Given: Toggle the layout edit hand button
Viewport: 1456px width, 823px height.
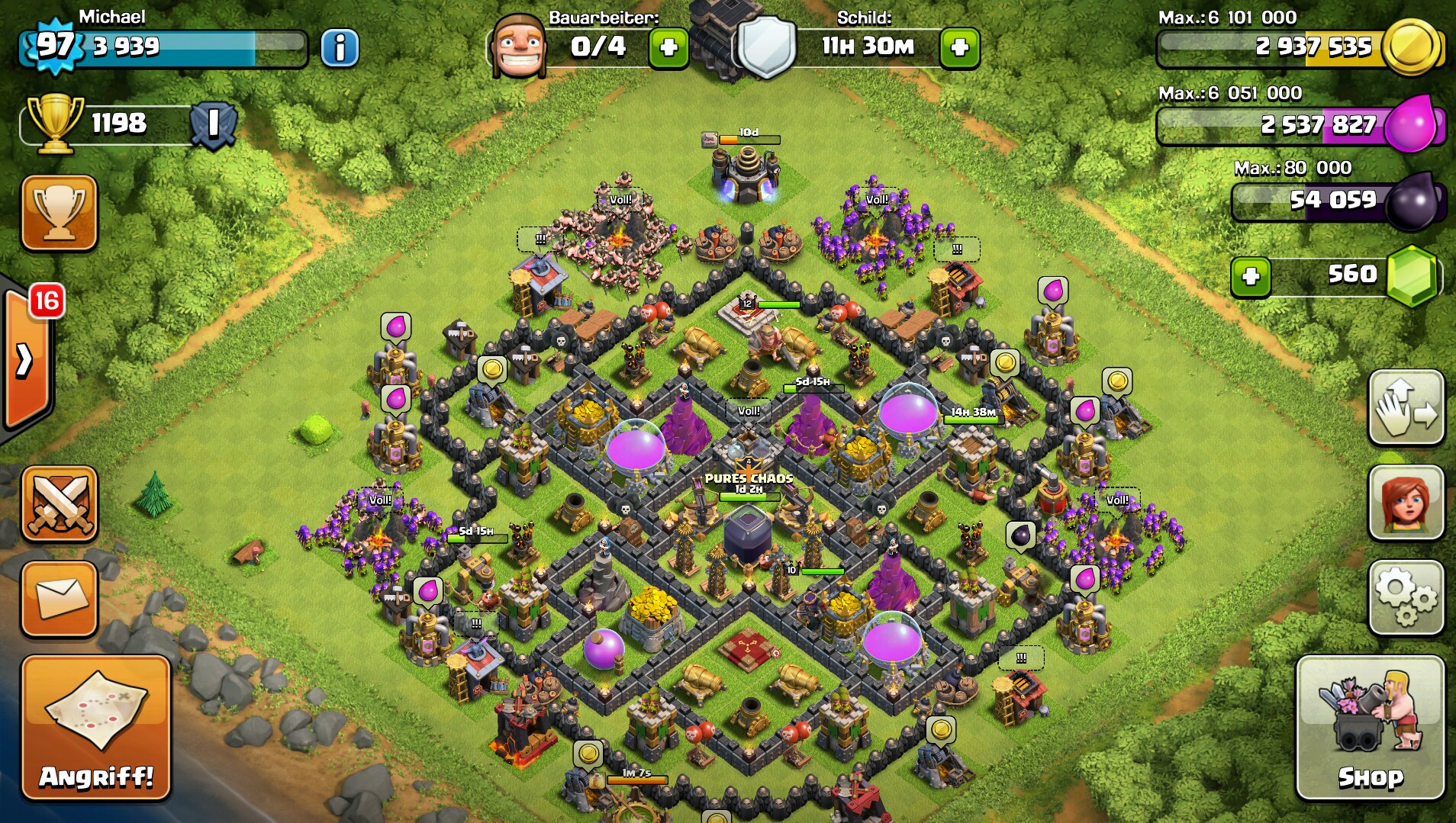Looking at the screenshot, I should coord(1406,407).
